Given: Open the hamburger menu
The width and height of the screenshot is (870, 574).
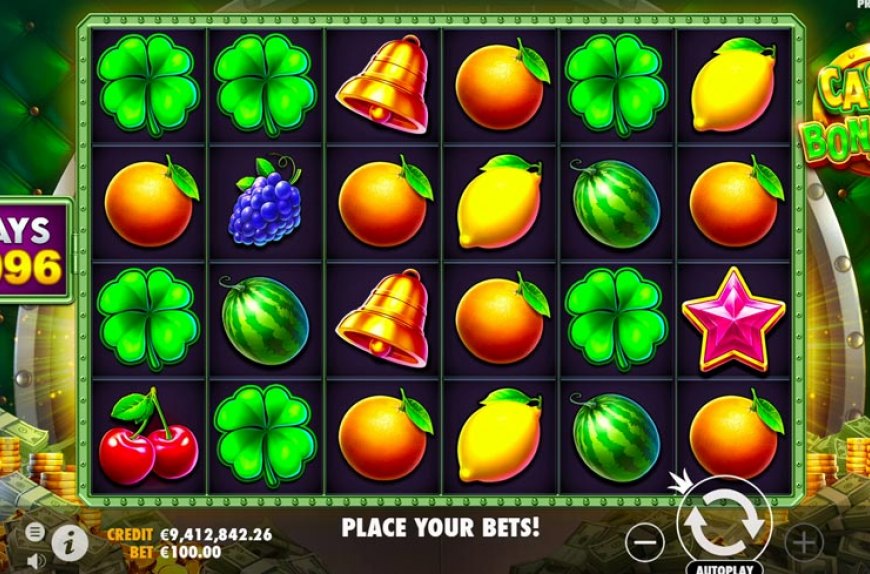Looking at the screenshot, I should point(35,531).
